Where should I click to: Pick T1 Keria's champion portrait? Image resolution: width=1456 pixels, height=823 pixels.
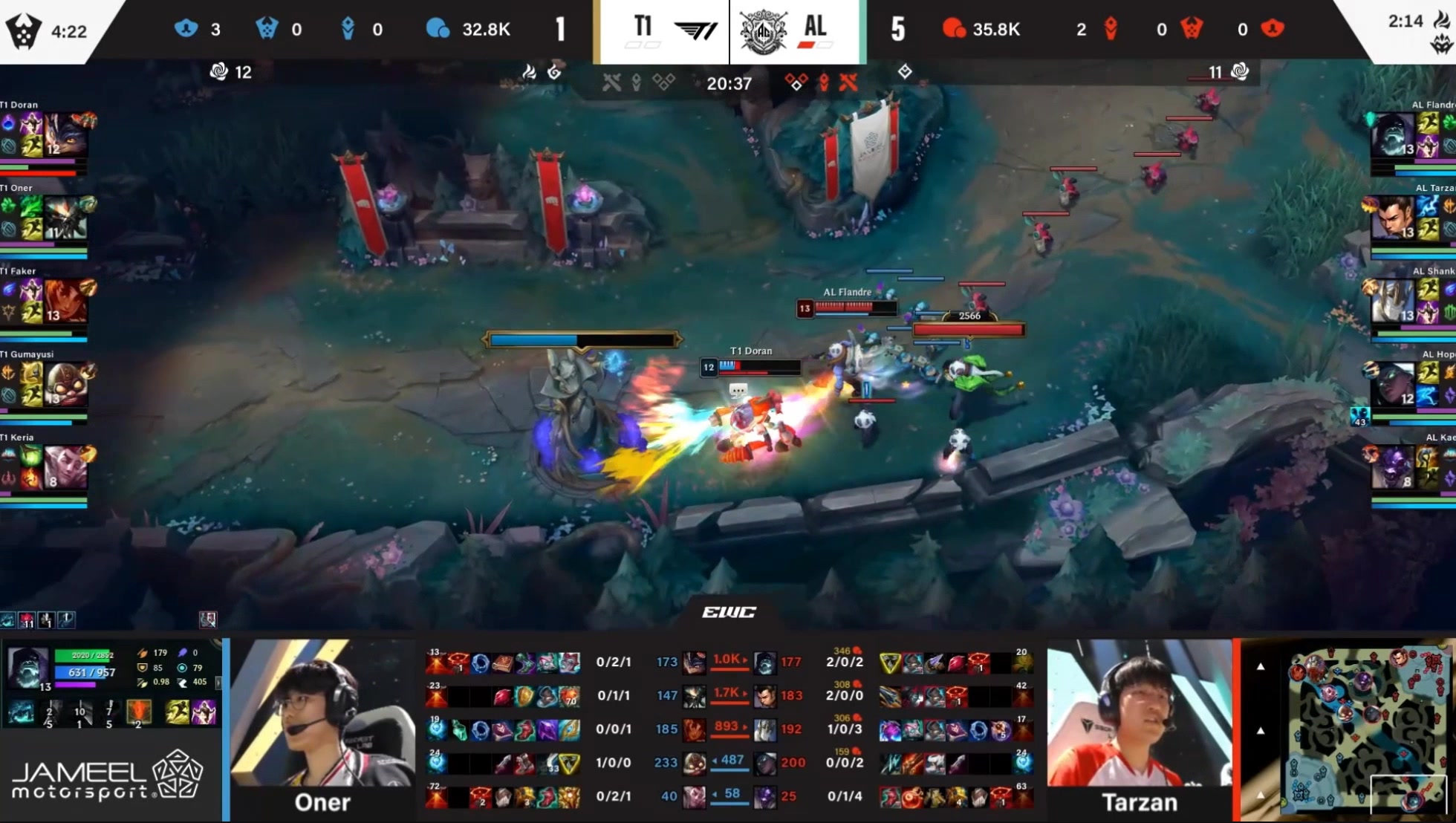(65, 467)
